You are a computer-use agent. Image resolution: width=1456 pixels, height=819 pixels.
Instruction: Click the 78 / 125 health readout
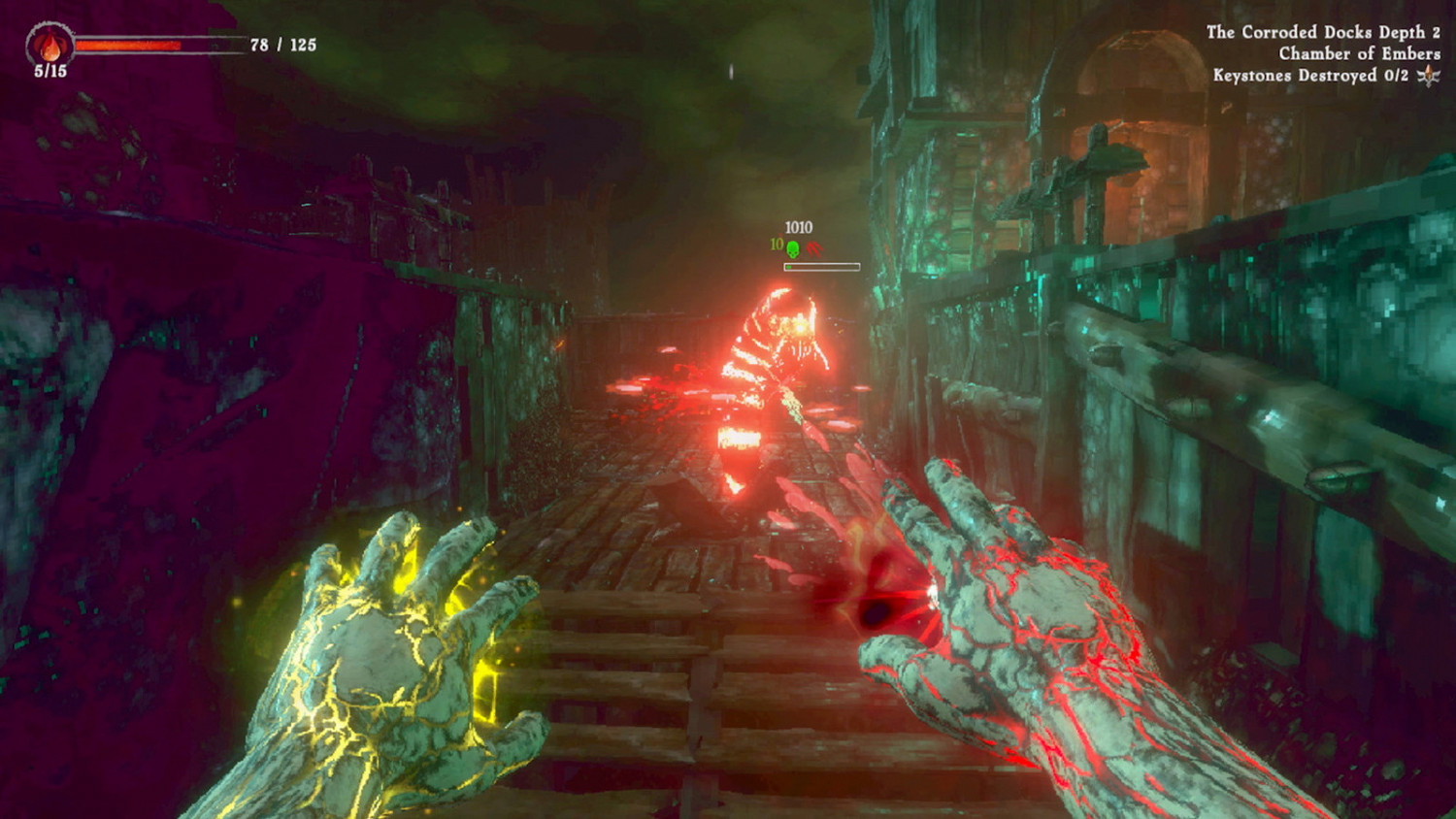tap(287, 45)
